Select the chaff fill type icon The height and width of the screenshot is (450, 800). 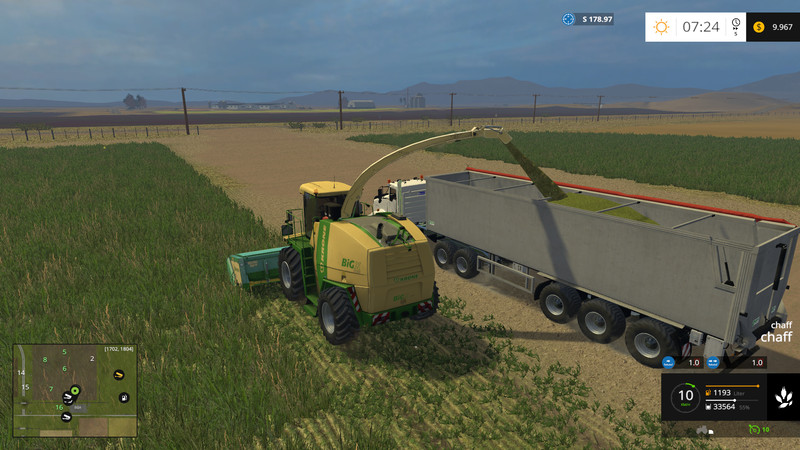point(782,398)
